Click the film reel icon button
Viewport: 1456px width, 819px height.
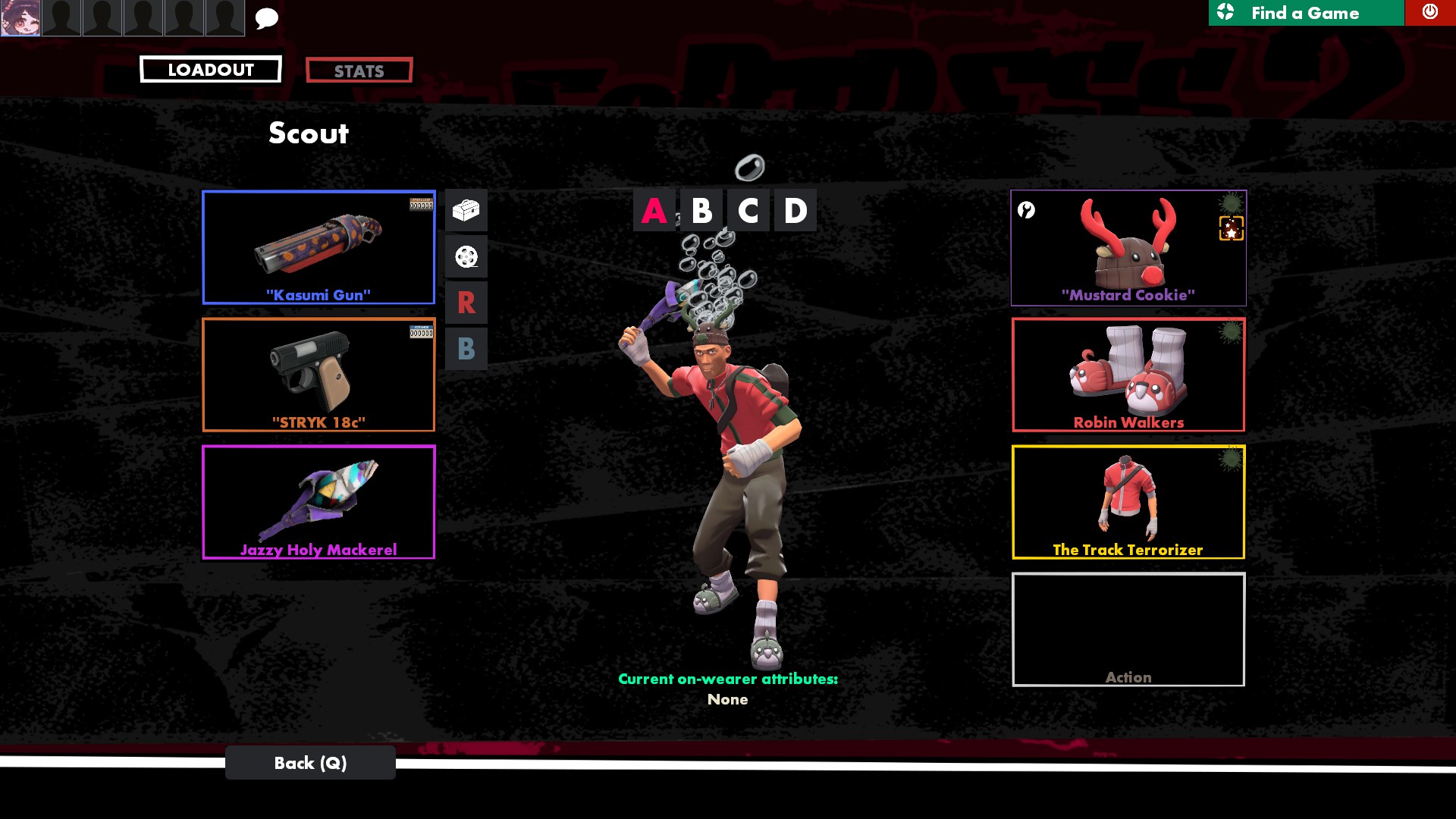tap(466, 257)
